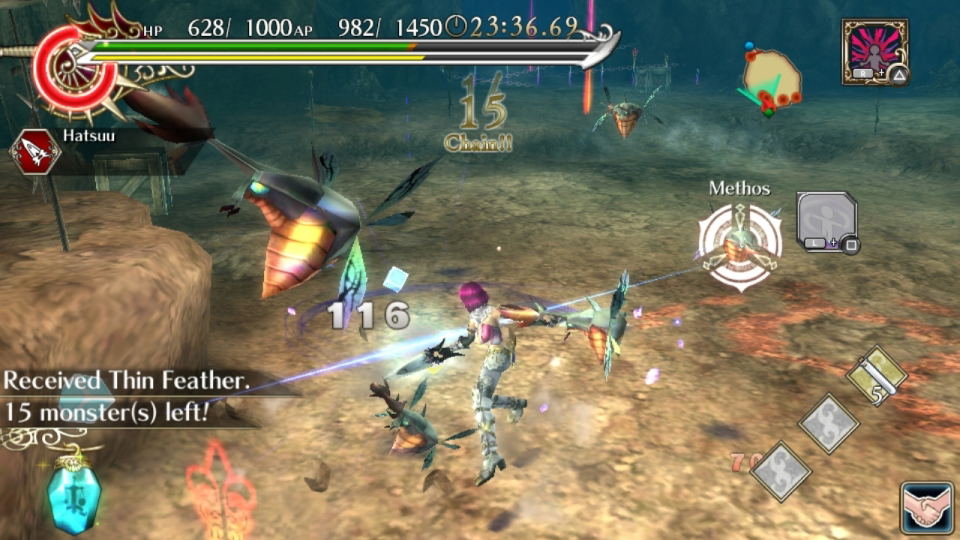Tap the Methos lock-on target reticle

click(x=740, y=243)
